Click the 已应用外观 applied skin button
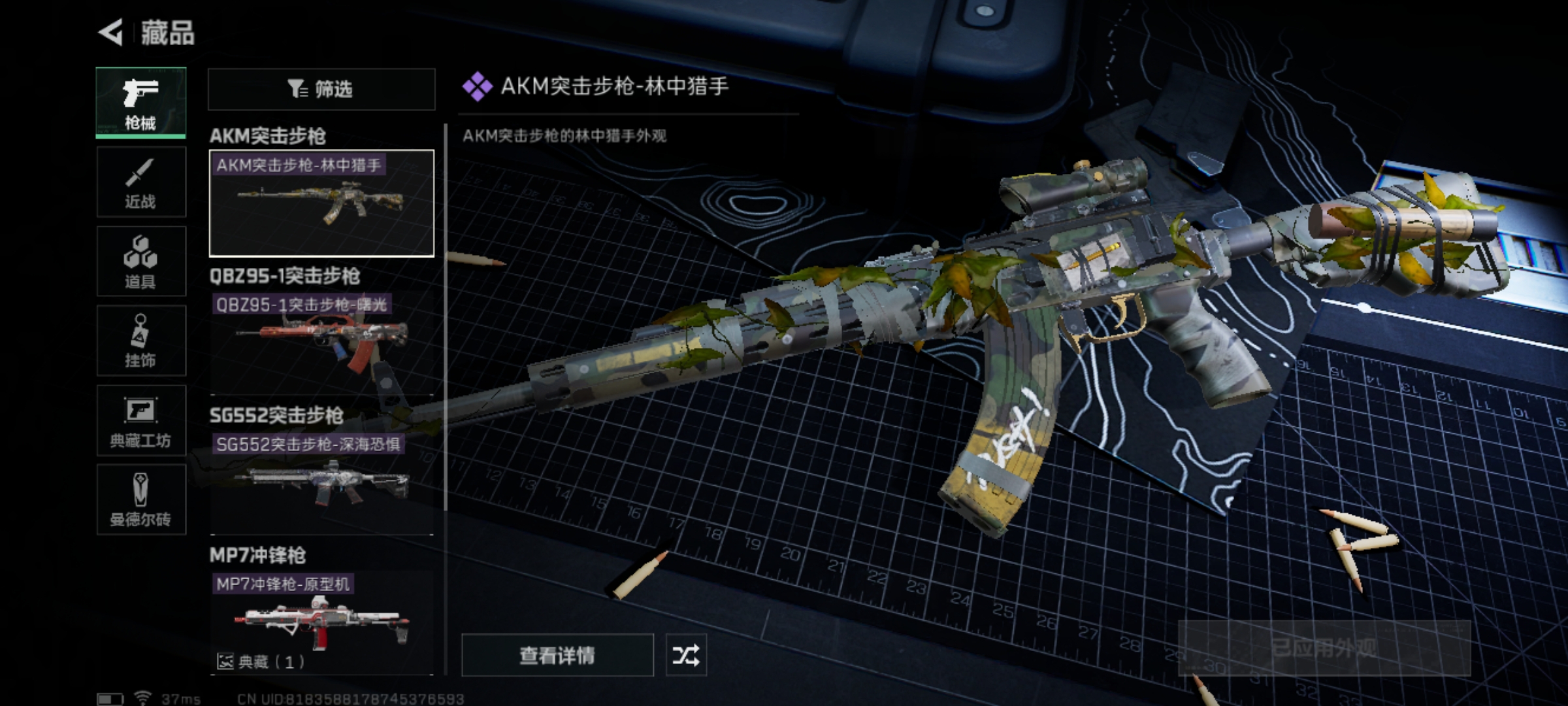Image resolution: width=1568 pixels, height=706 pixels. (1324, 648)
